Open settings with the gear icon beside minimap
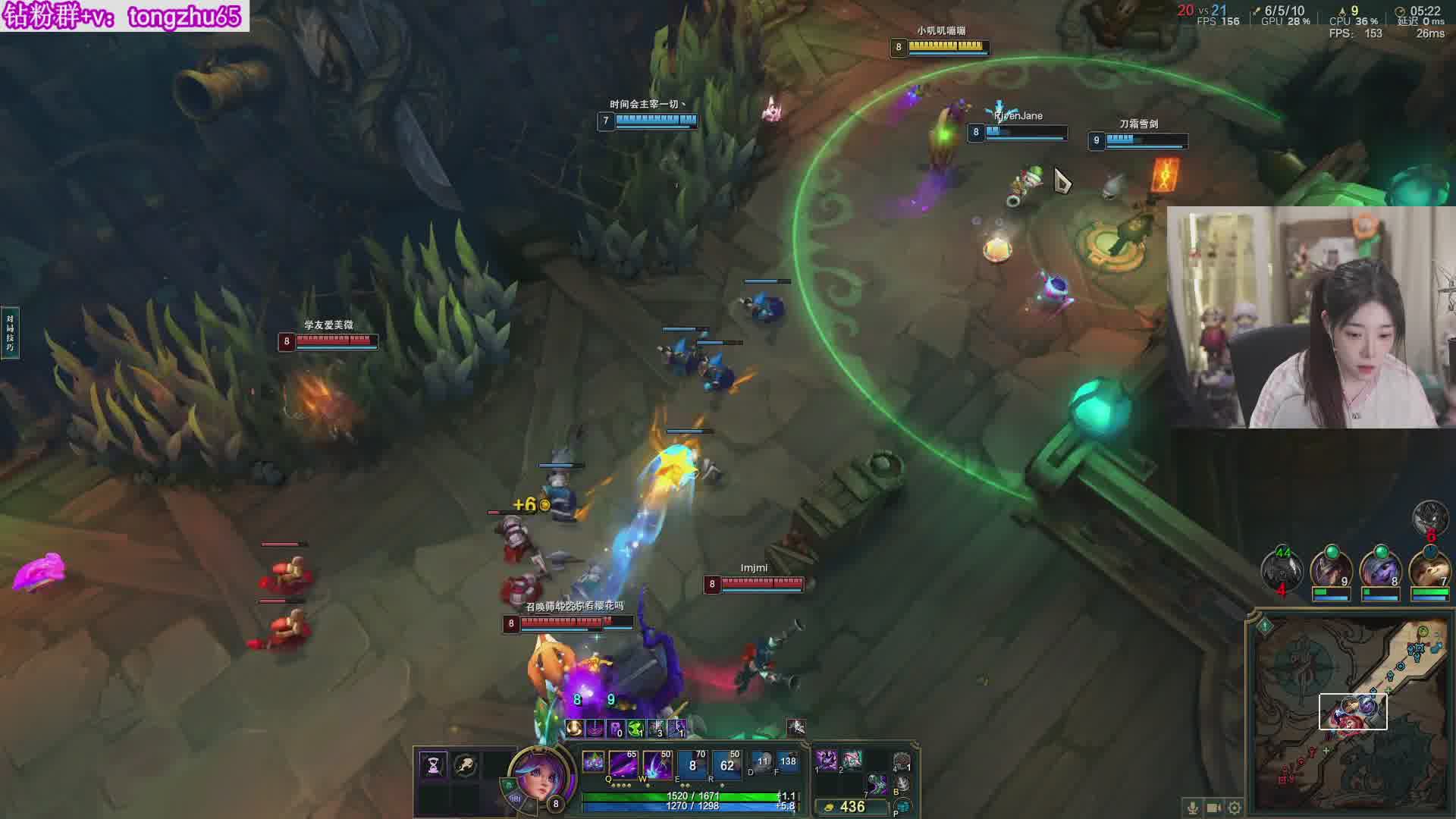The image size is (1456, 819). coord(1235,808)
